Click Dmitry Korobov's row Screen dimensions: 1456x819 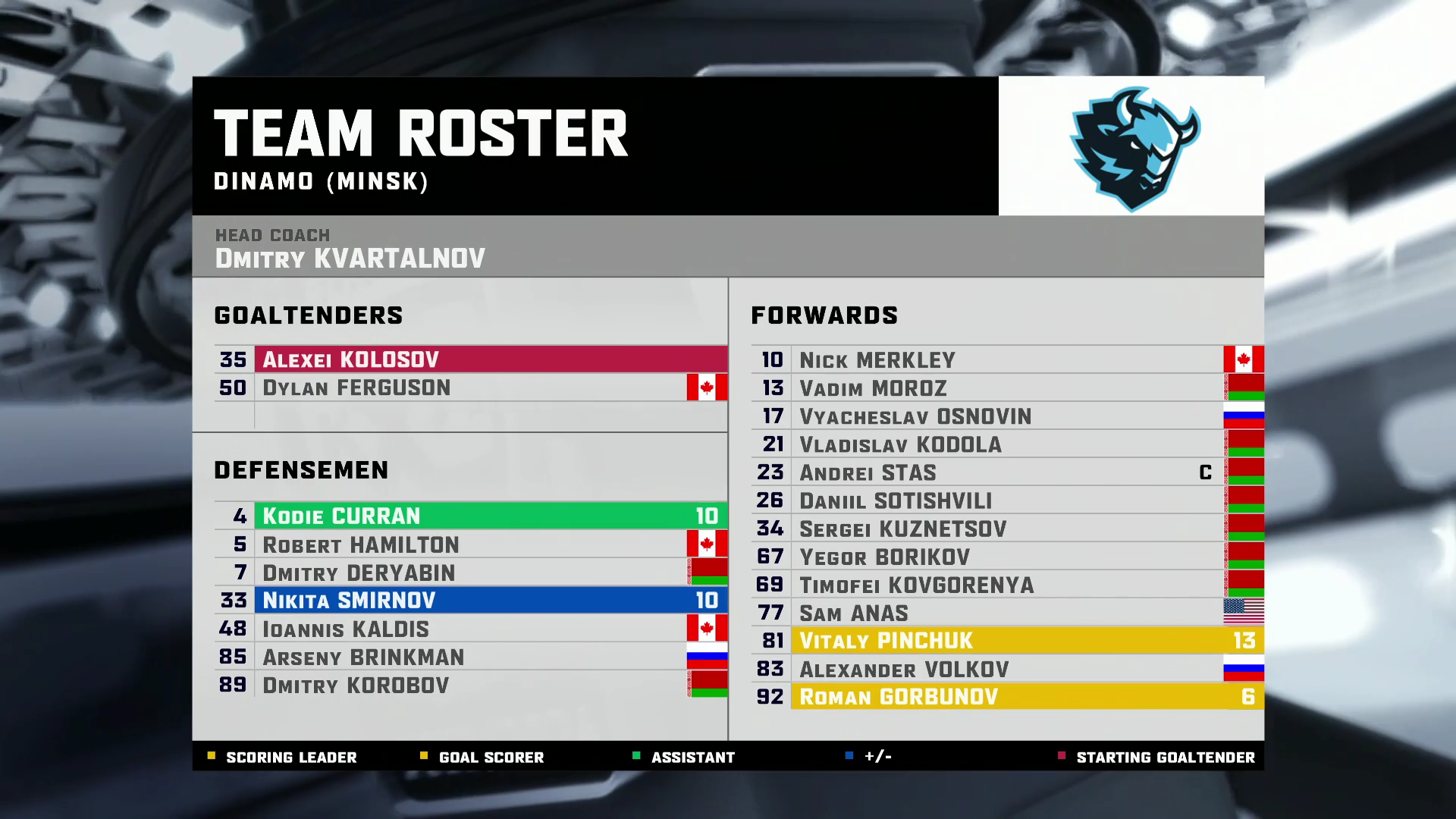[x=470, y=685]
